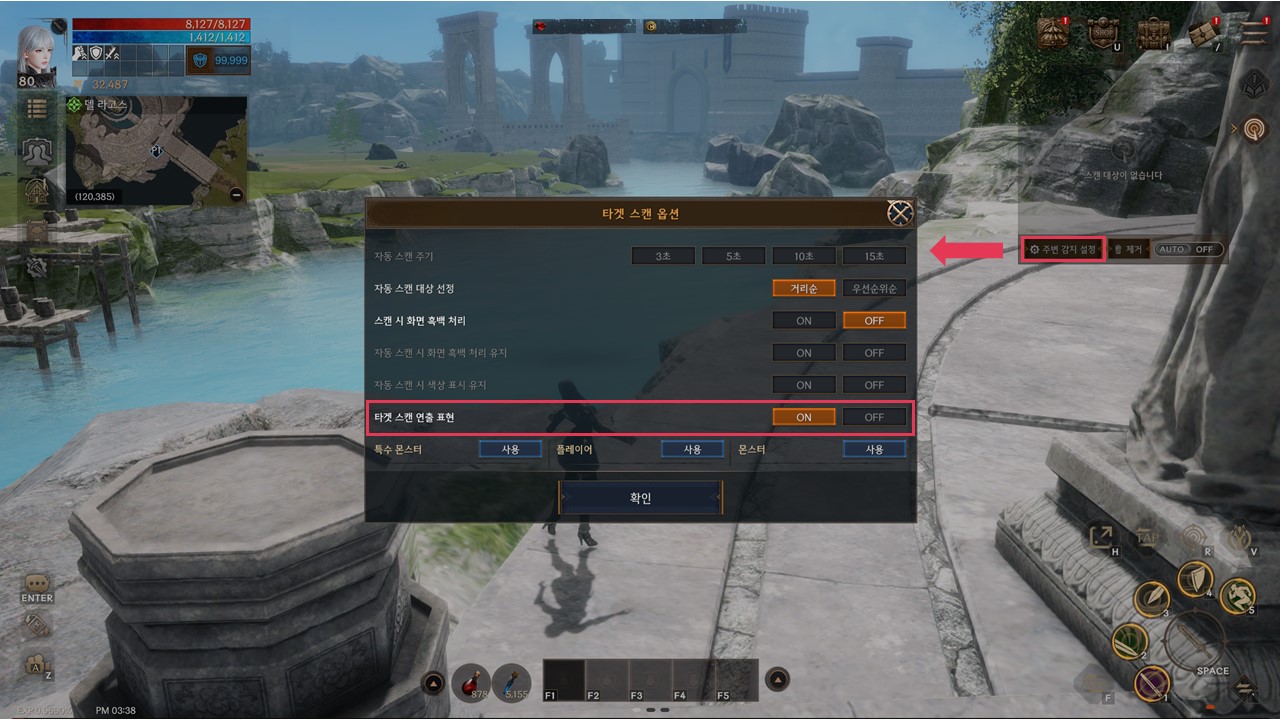Image resolution: width=1280 pixels, height=720 pixels.
Task: Switch scan targeting to 우선순위순
Action: (874, 288)
